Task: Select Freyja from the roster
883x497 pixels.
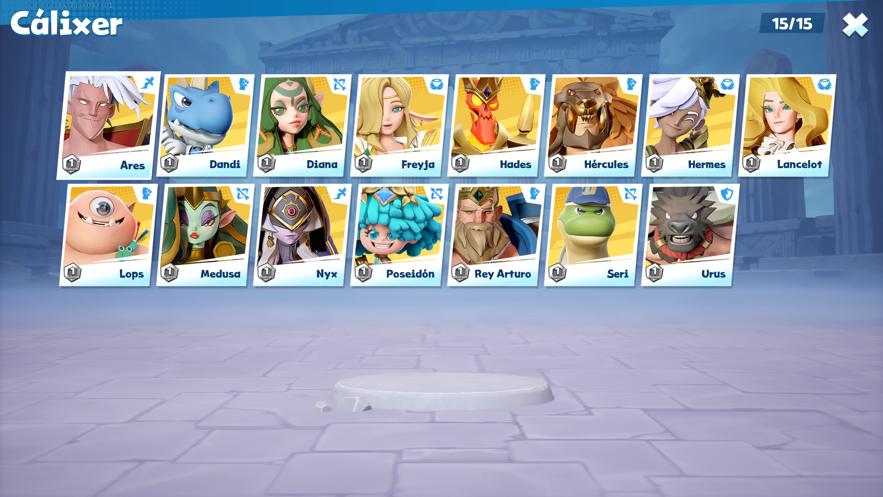Action: click(x=399, y=125)
